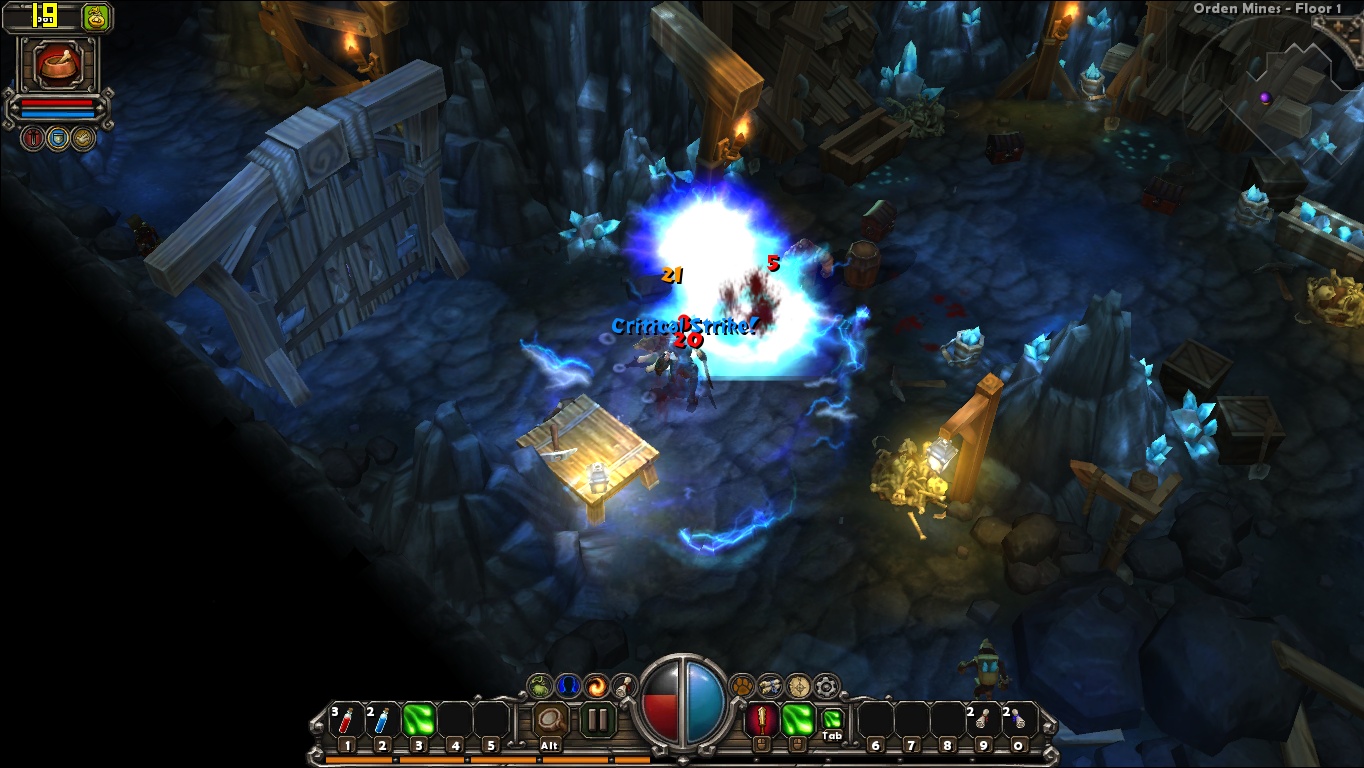This screenshot has height=768, width=1364.
Task: Click the gold purse icon beside level 19
Action: 95,17
